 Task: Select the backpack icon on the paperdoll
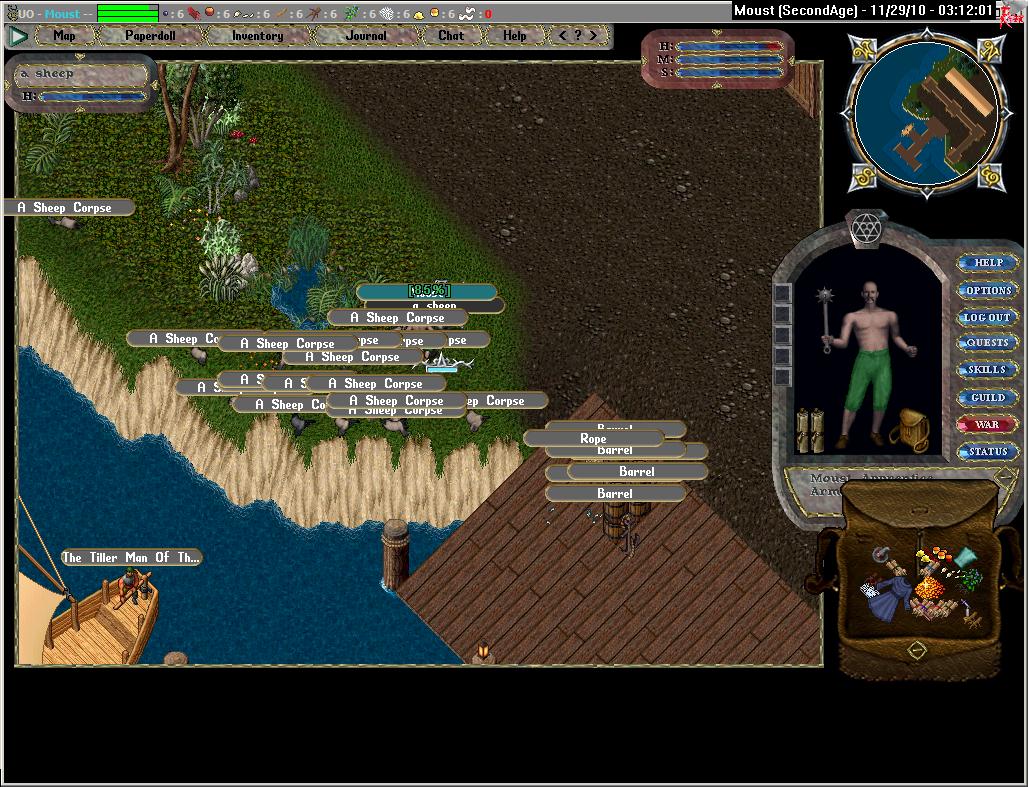(910, 429)
